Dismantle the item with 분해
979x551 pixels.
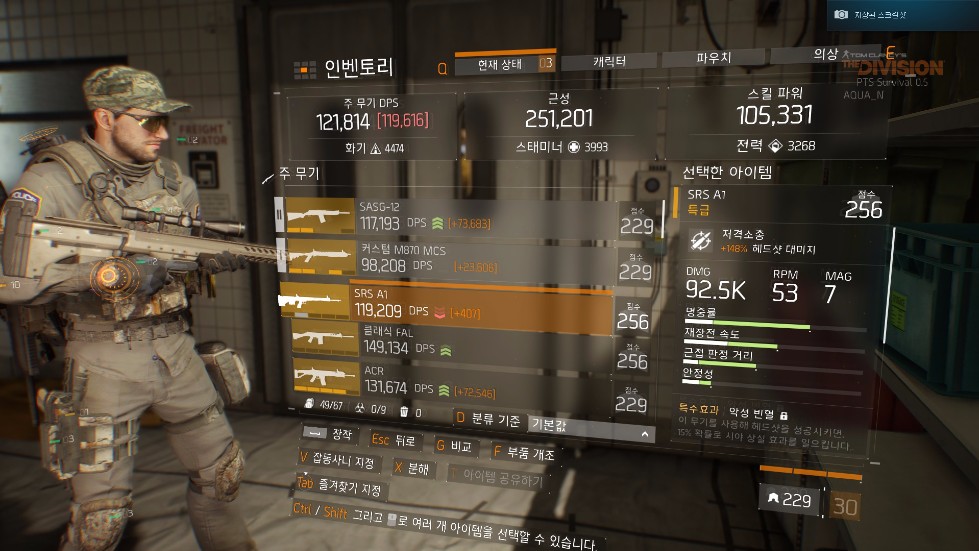pos(411,469)
